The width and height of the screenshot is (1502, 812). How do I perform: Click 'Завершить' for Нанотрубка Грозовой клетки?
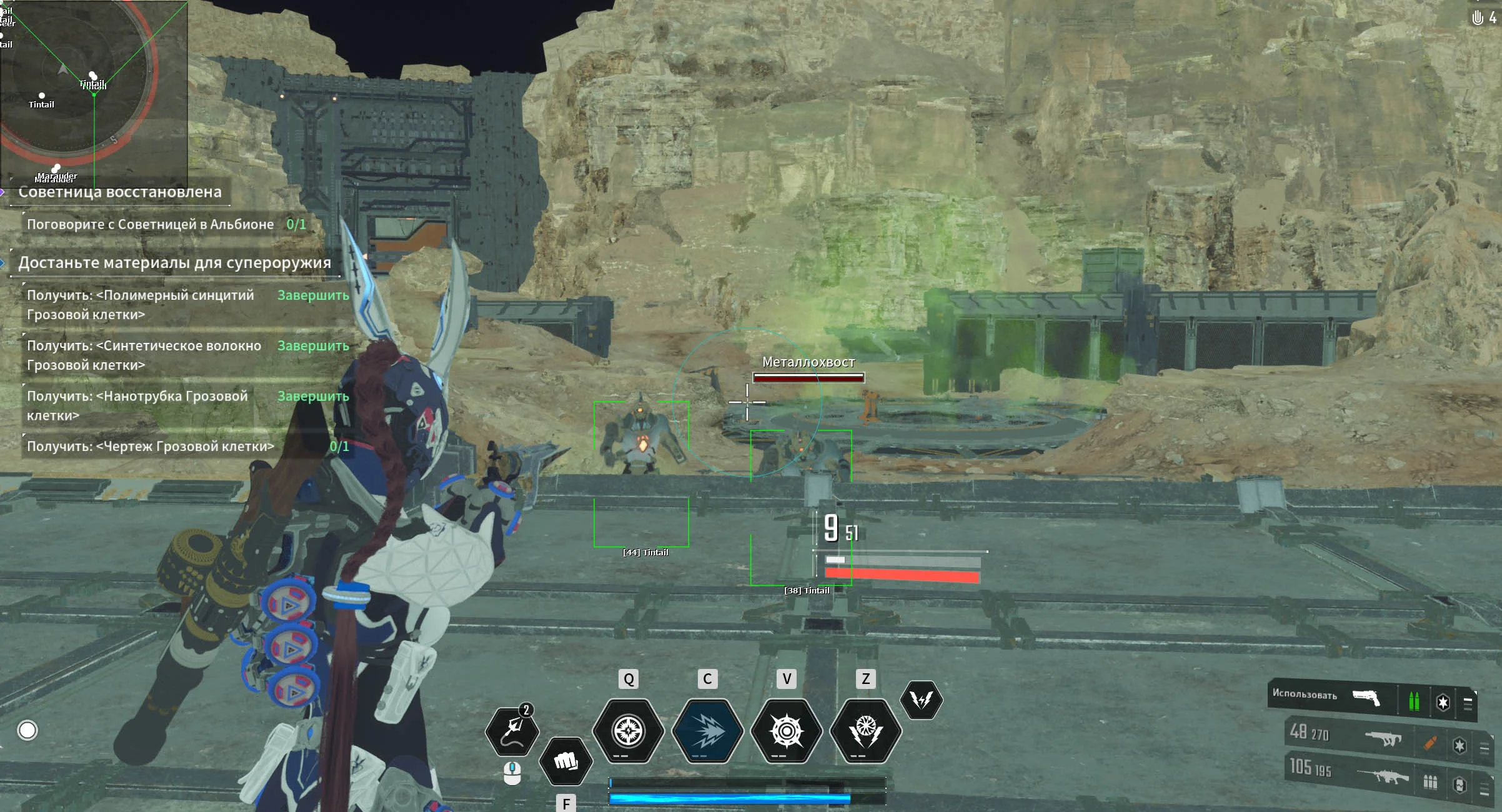coord(313,396)
